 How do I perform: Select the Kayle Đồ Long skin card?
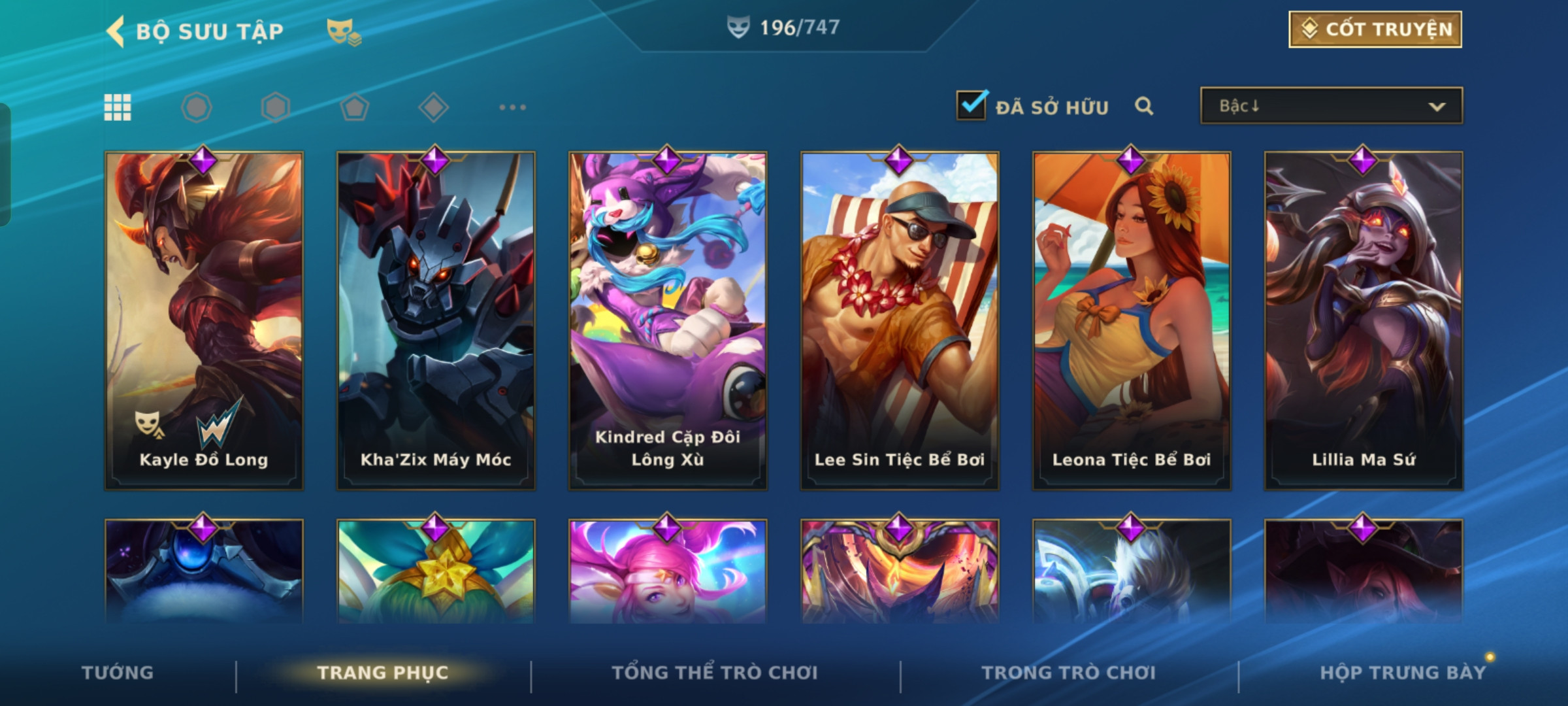click(x=204, y=320)
